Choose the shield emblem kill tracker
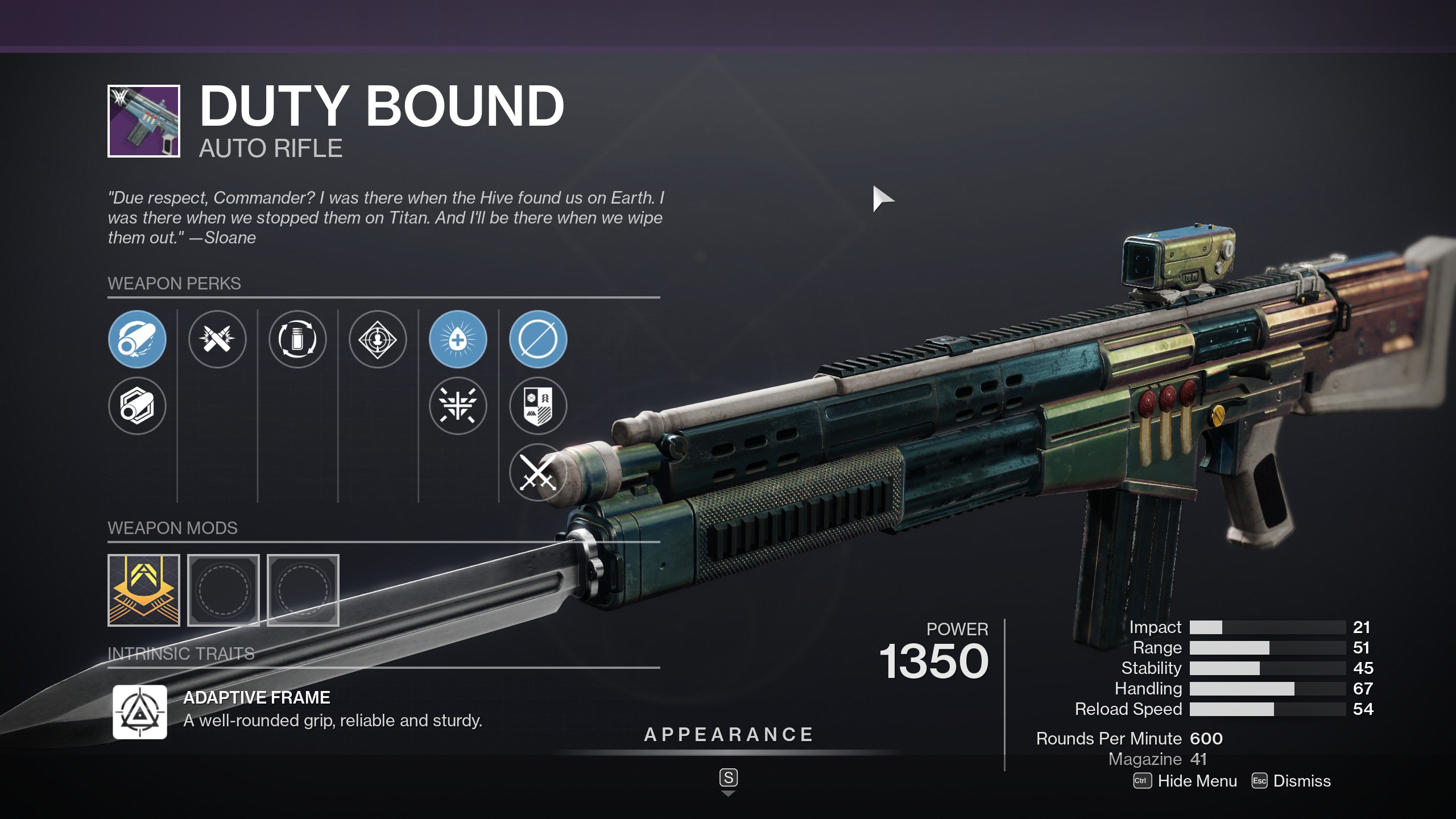This screenshot has height=819, width=1456. [538, 406]
